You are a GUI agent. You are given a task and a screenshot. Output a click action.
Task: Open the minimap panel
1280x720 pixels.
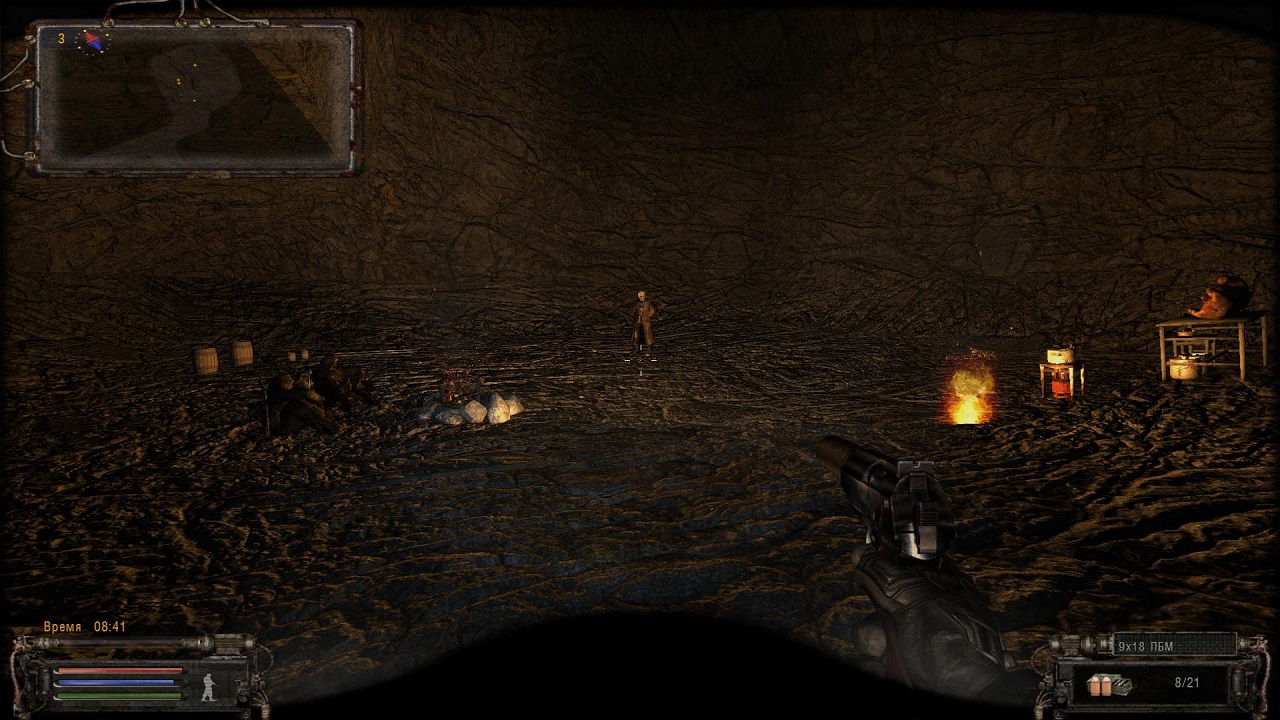coord(196,98)
